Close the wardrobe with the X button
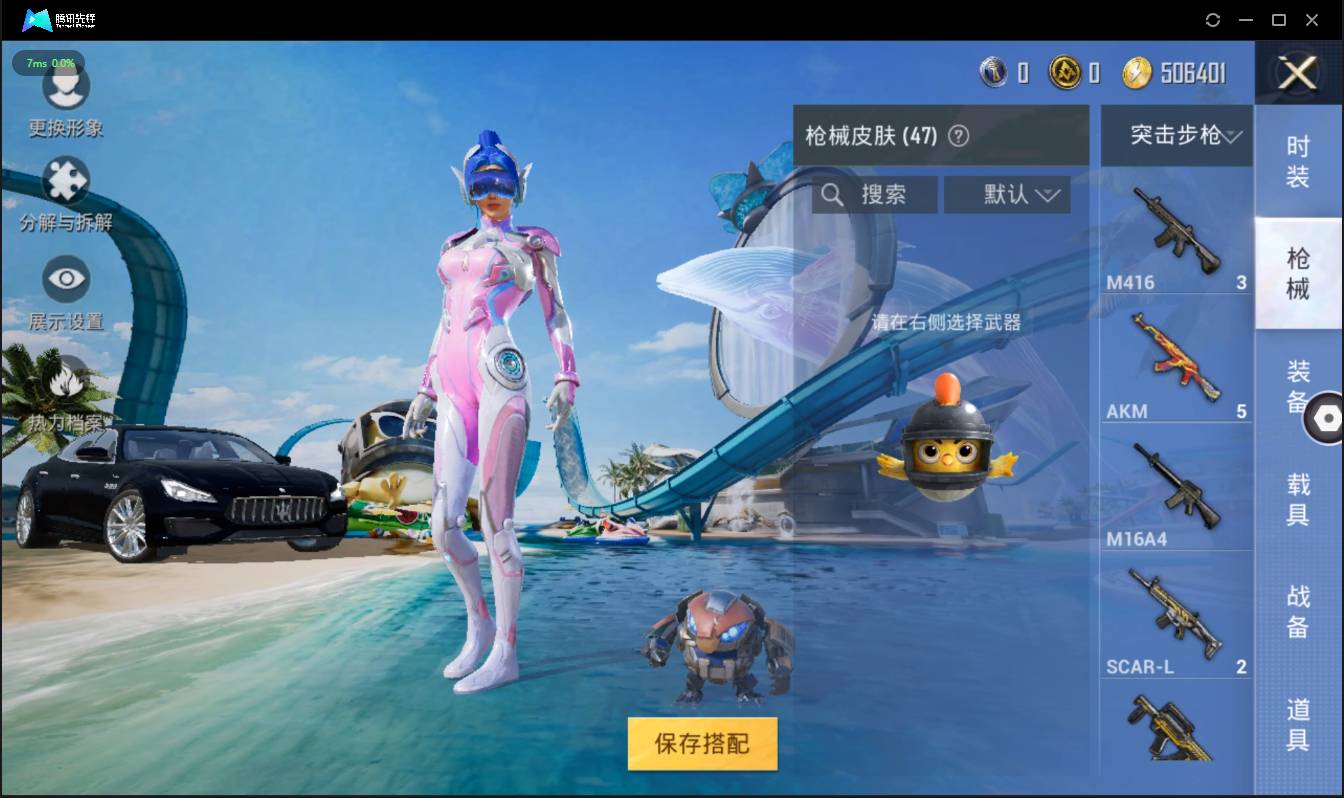Screen dimensions: 1344x798 point(1298,73)
